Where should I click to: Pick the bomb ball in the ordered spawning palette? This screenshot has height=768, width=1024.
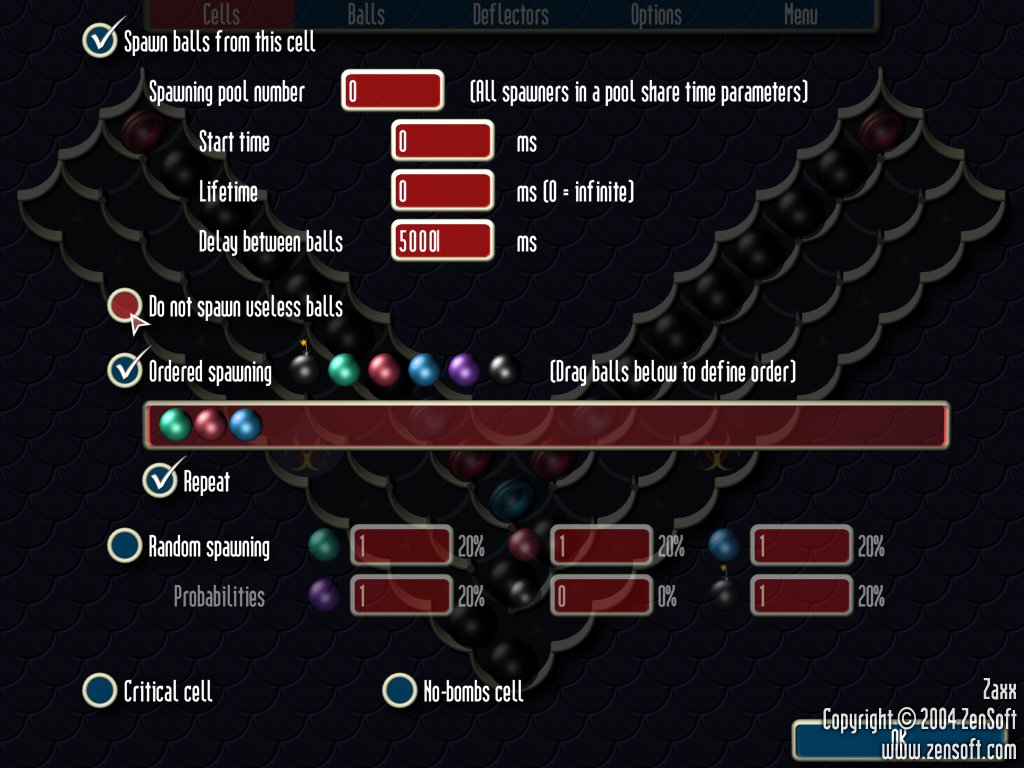(x=304, y=371)
